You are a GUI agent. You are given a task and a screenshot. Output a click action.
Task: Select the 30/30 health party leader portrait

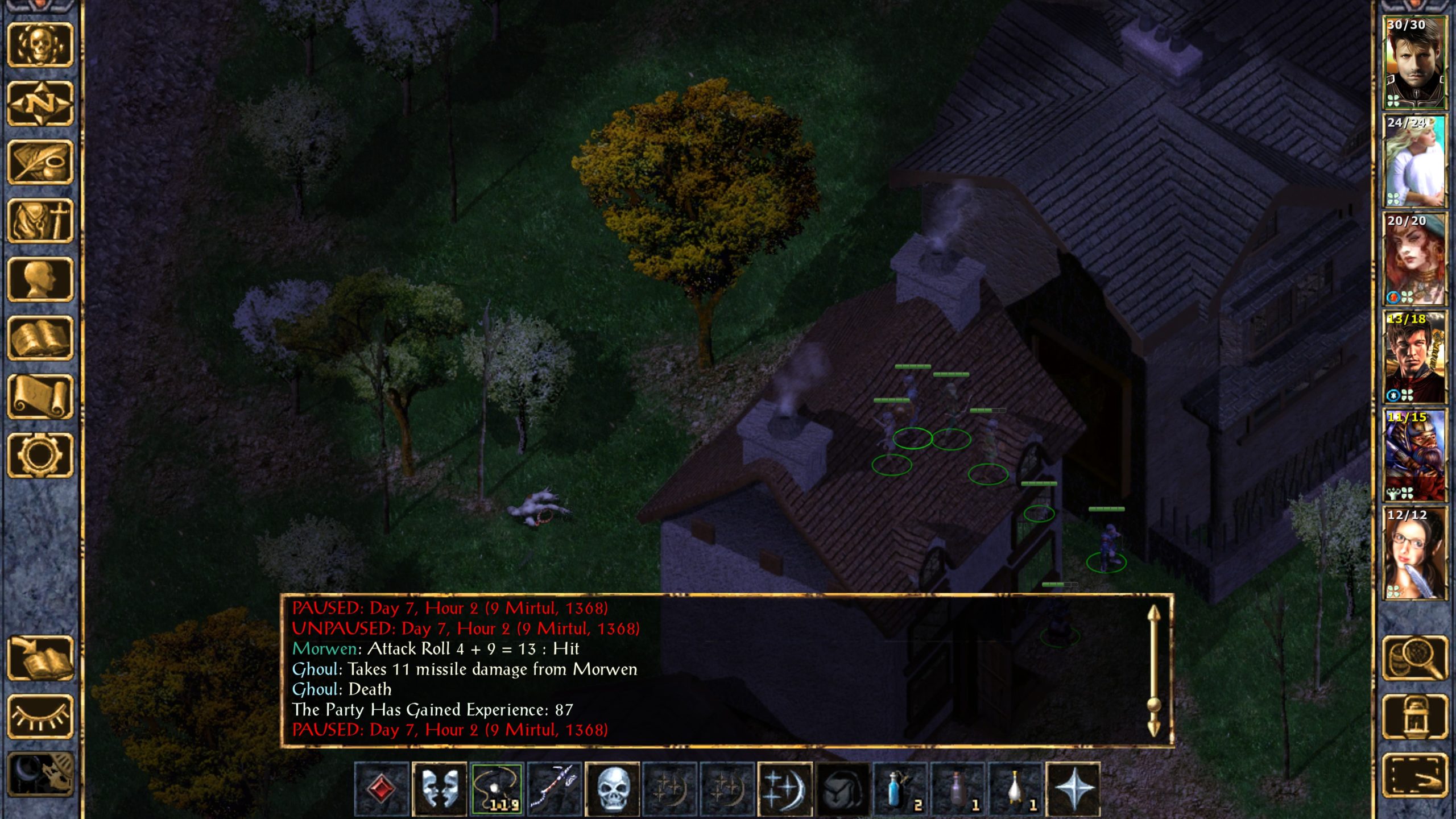(x=1414, y=63)
